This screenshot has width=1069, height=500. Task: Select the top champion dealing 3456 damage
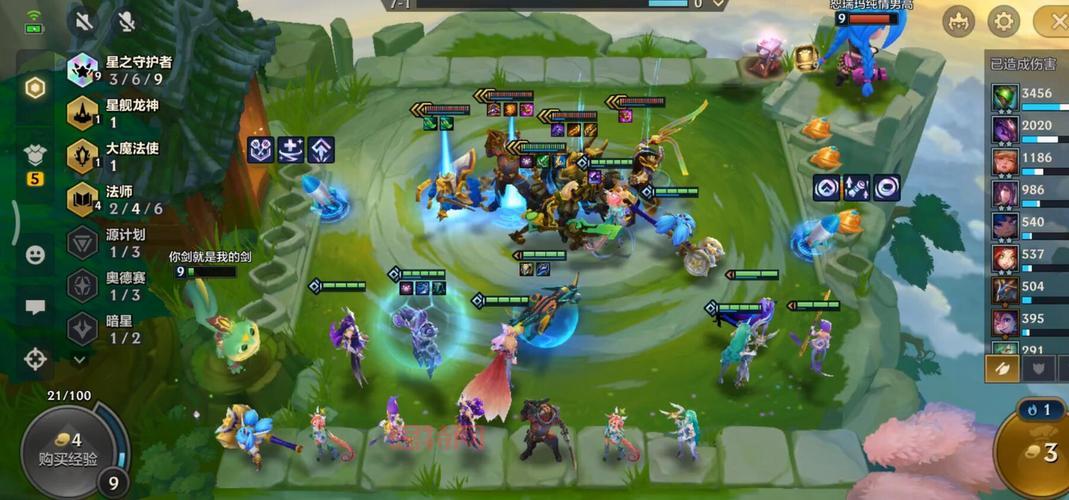click(1004, 98)
